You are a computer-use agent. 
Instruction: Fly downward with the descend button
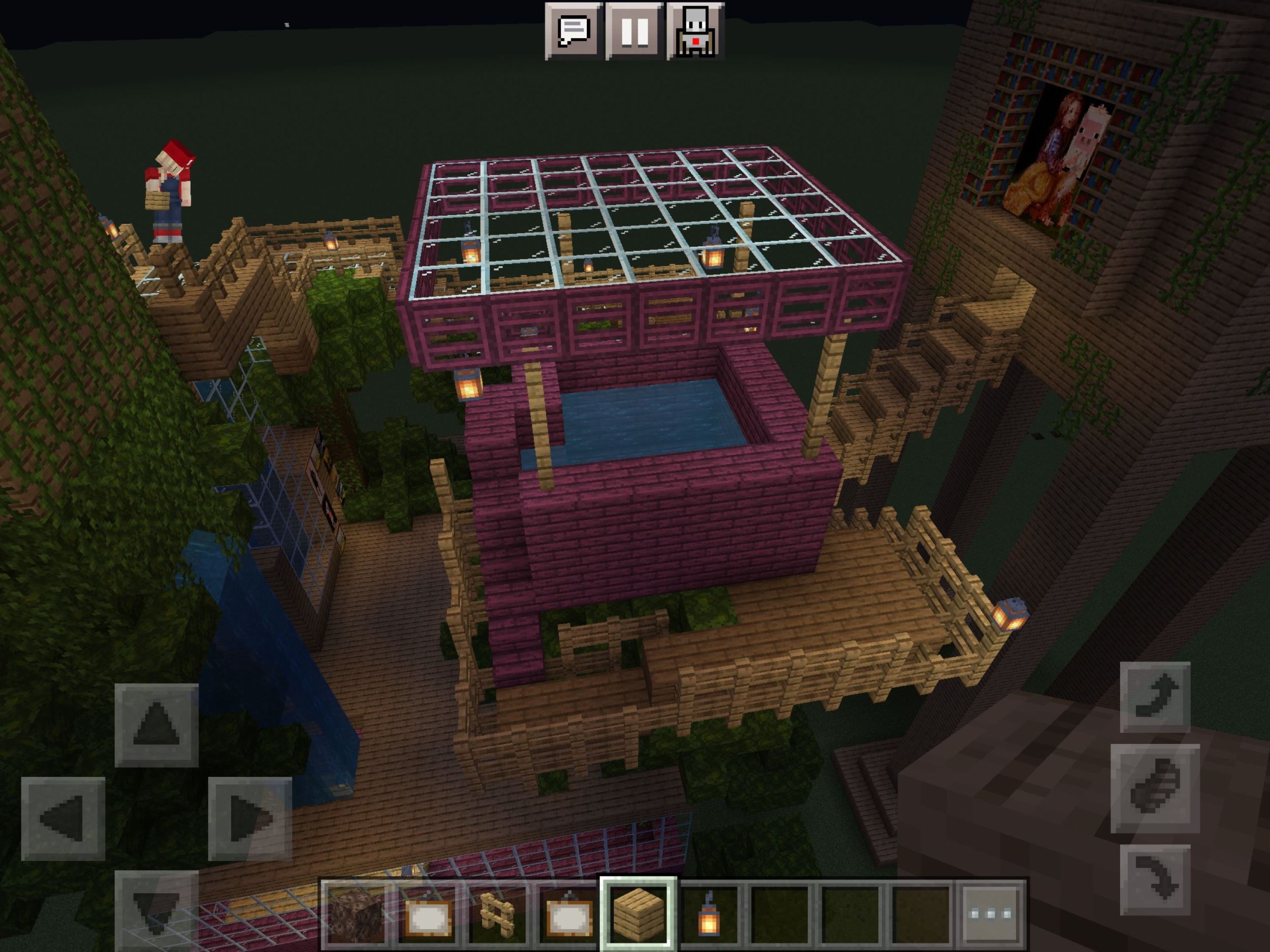(1155, 879)
